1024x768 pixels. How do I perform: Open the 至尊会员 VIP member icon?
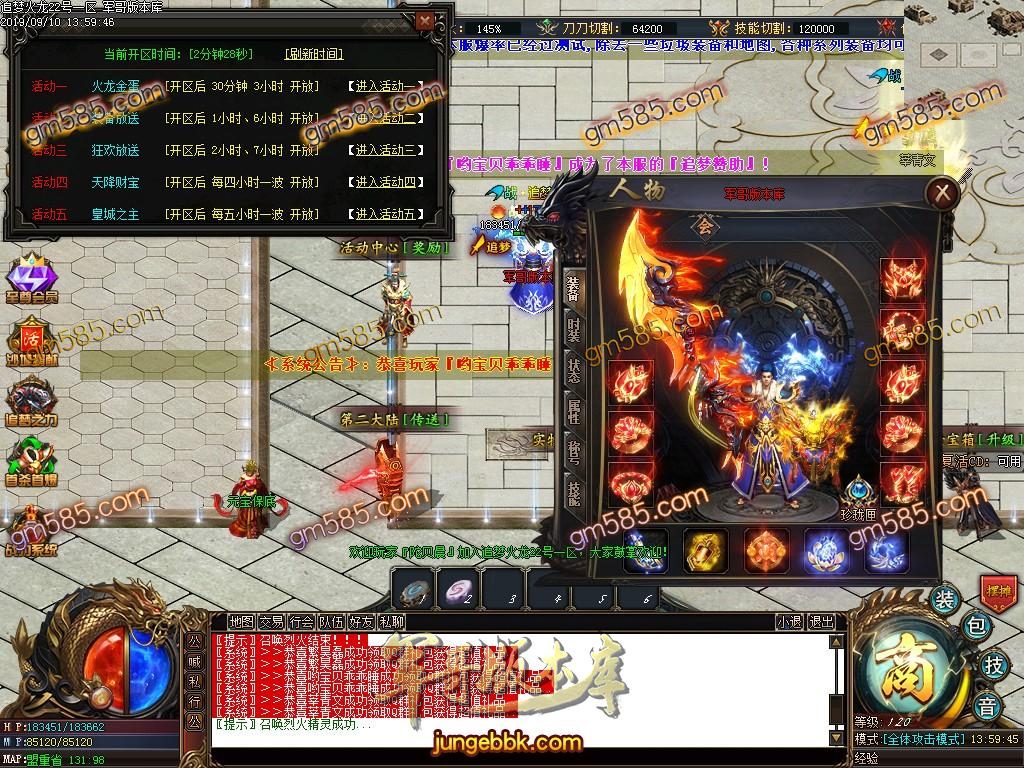33,276
